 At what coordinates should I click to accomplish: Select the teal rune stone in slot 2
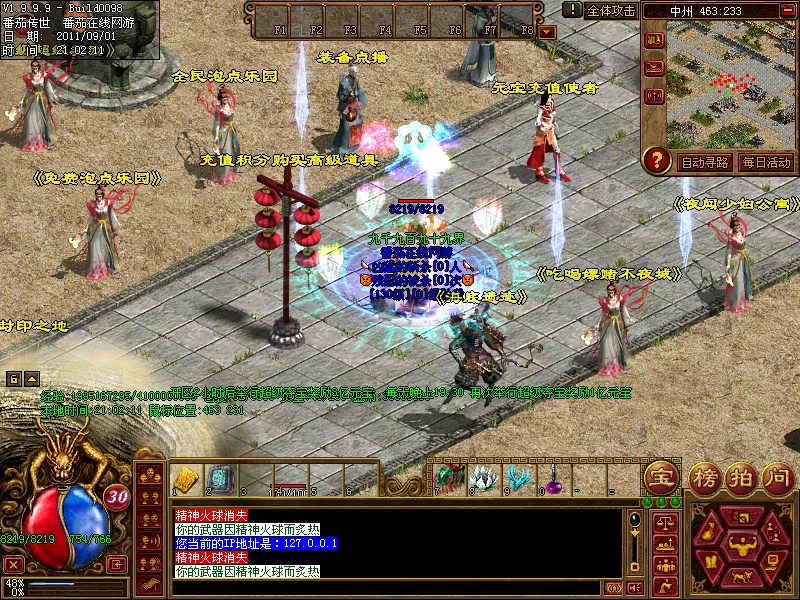219,478
